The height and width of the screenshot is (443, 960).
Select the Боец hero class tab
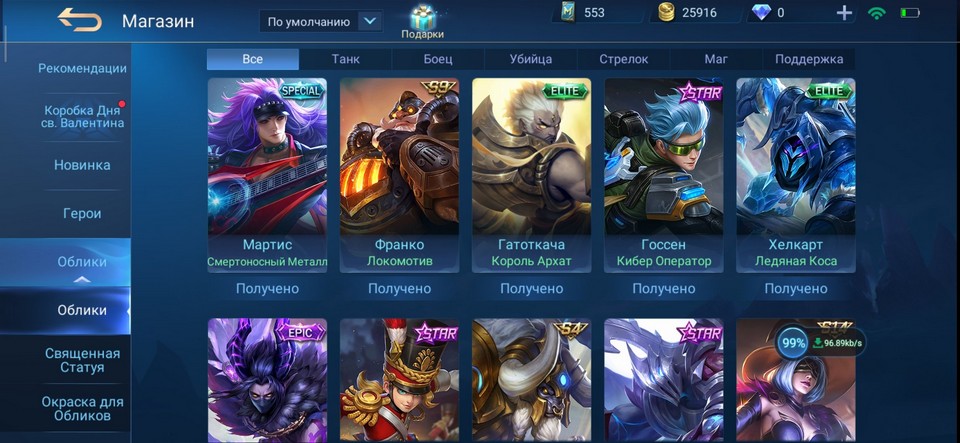point(438,59)
